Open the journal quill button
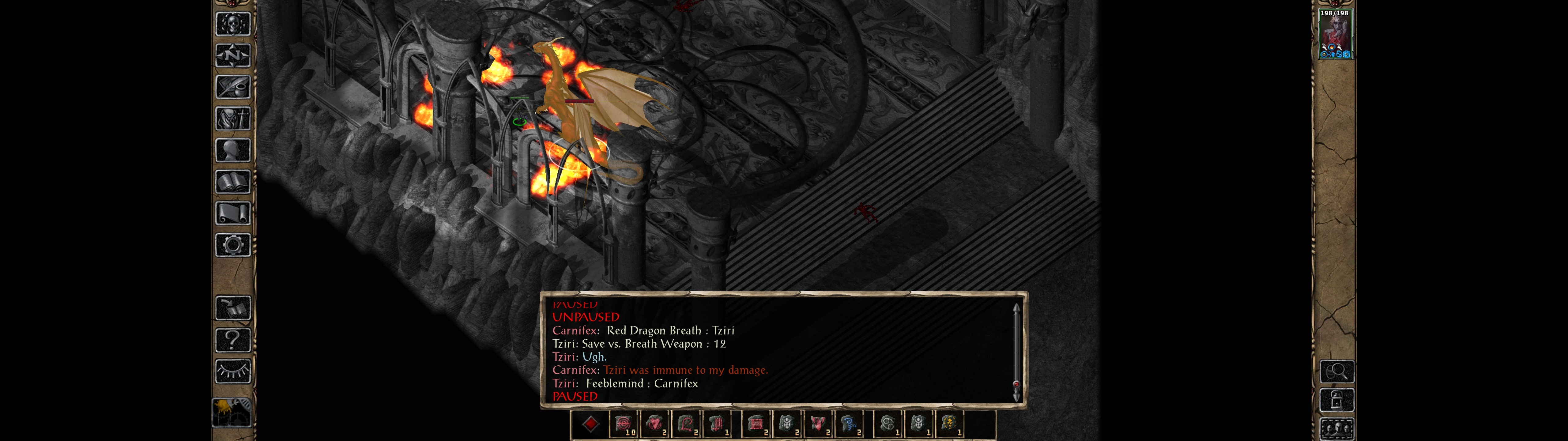This screenshot has height=441, width=1568. [232, 87]
